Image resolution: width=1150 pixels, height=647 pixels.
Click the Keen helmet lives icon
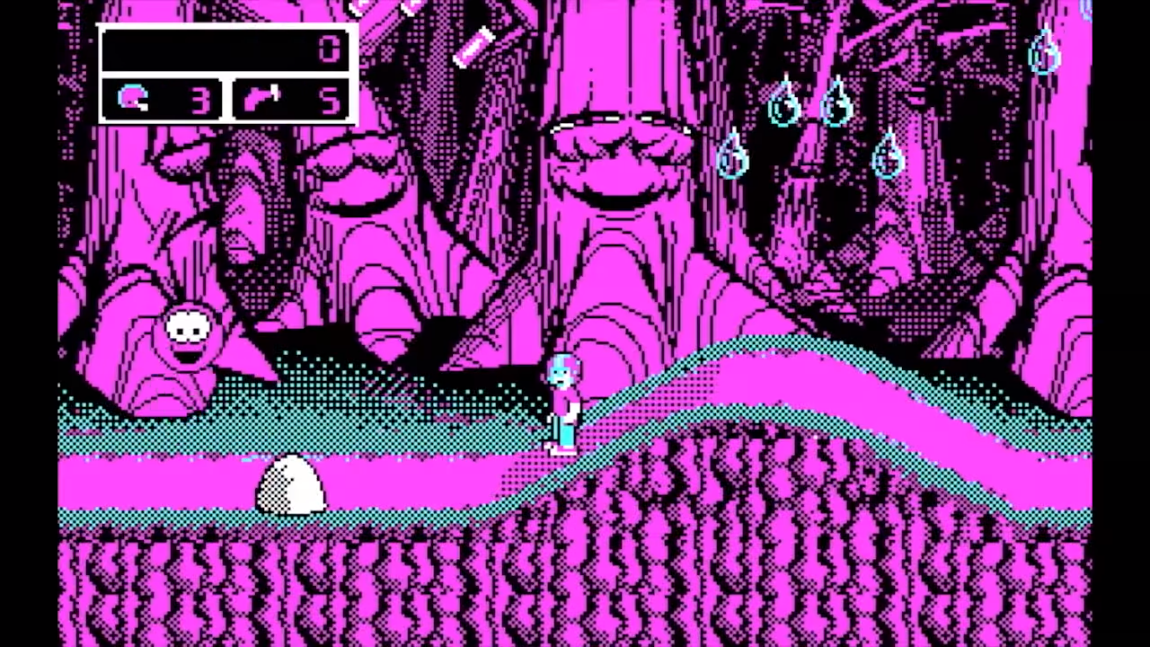pos(132,99)
